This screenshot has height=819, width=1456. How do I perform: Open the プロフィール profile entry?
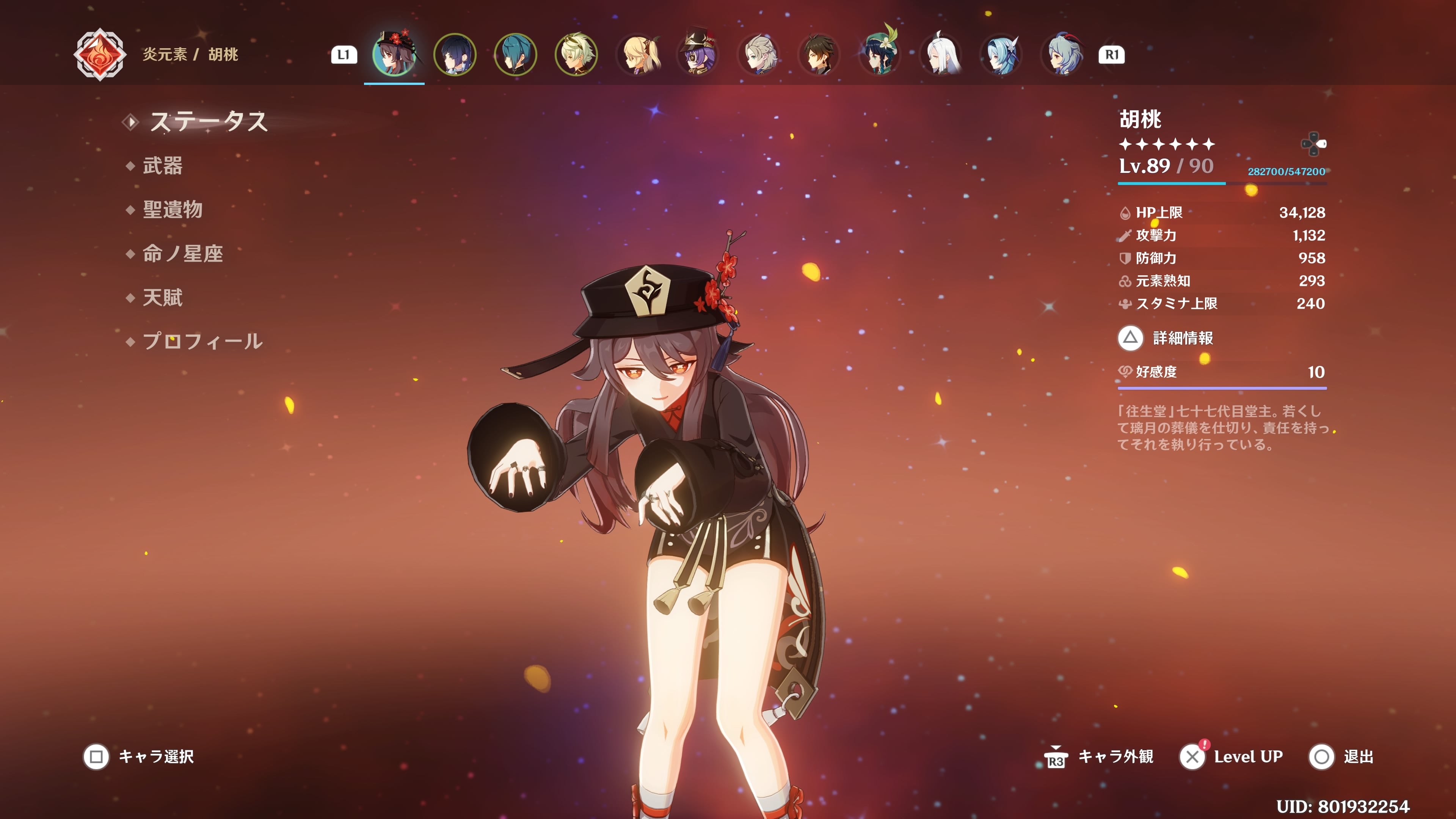pos(202,341)
